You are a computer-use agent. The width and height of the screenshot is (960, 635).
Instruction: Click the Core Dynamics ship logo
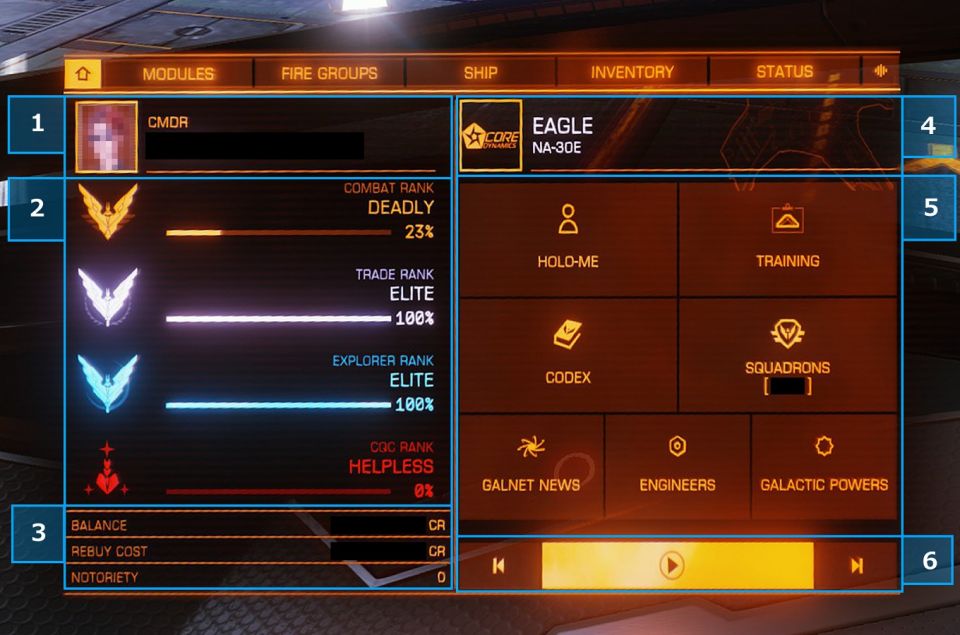[490, 136]
